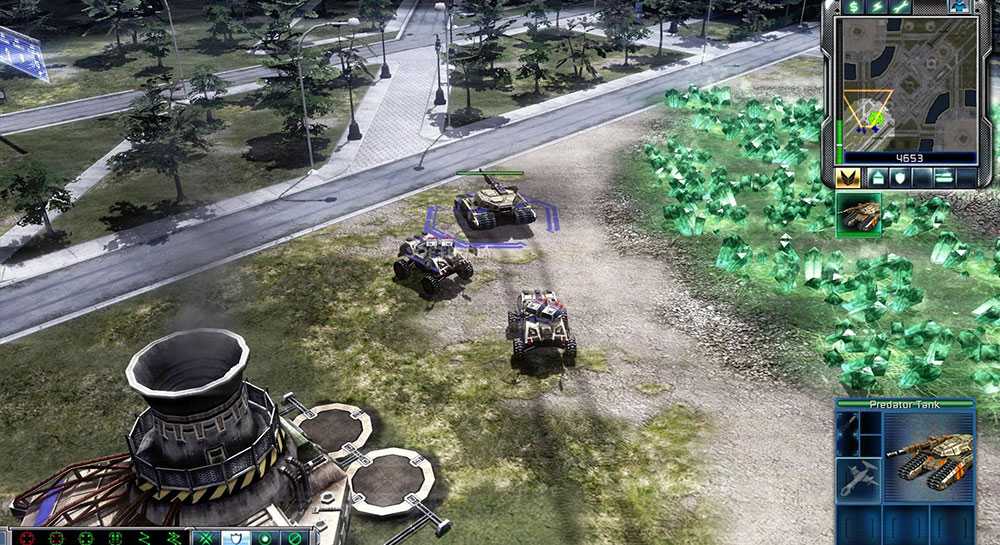Activate the dollar sign sell mode

(853, 6)
